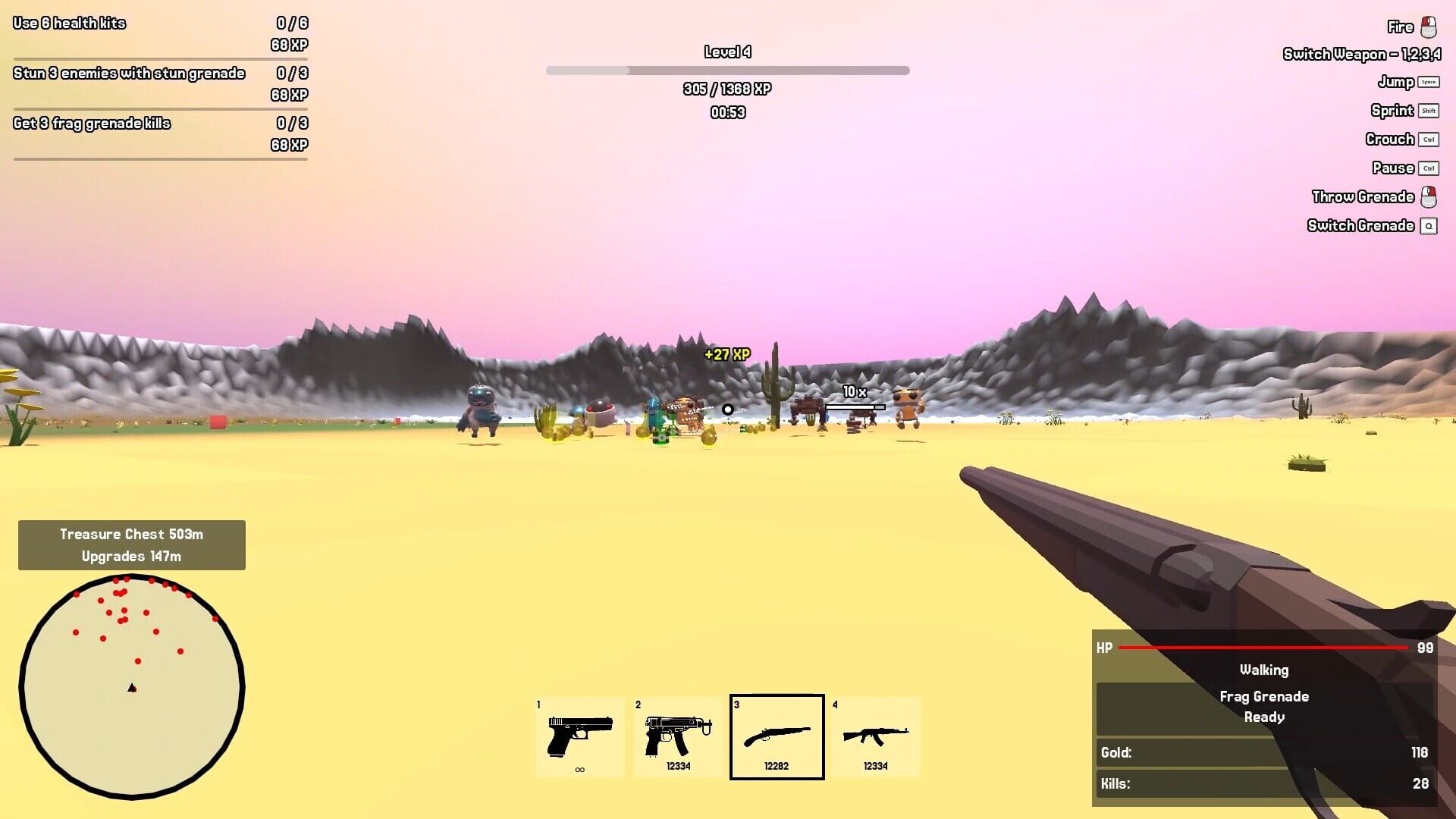
Task: Select the shotgun in weapon slot 3
Action: 776,736
